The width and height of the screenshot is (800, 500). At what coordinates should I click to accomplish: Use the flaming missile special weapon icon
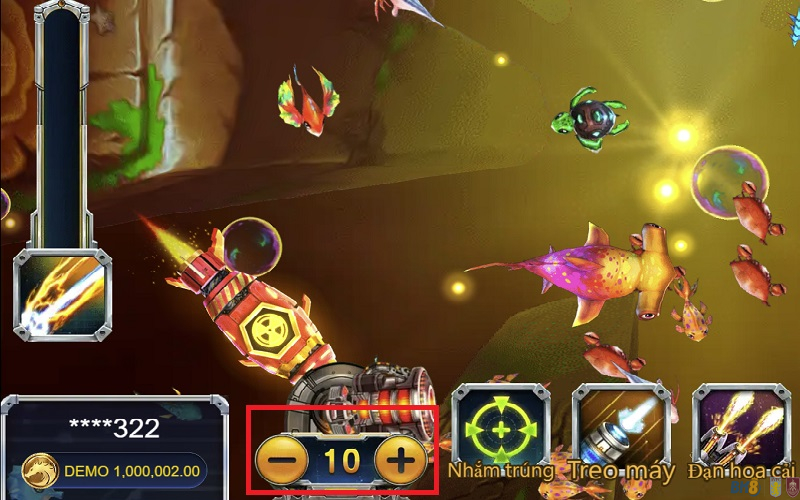tap(61, 296)
